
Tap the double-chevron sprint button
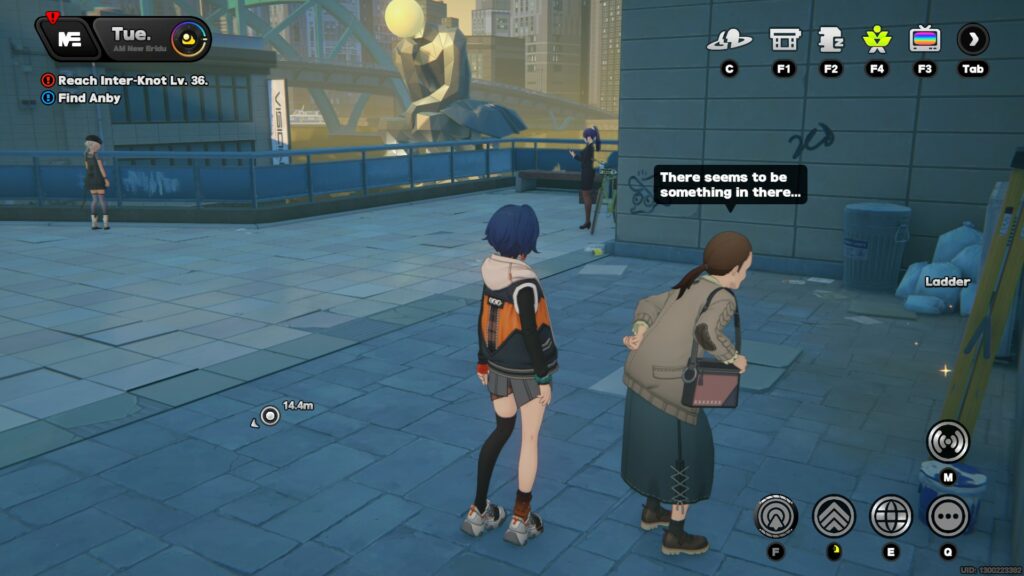click(833, 516)
